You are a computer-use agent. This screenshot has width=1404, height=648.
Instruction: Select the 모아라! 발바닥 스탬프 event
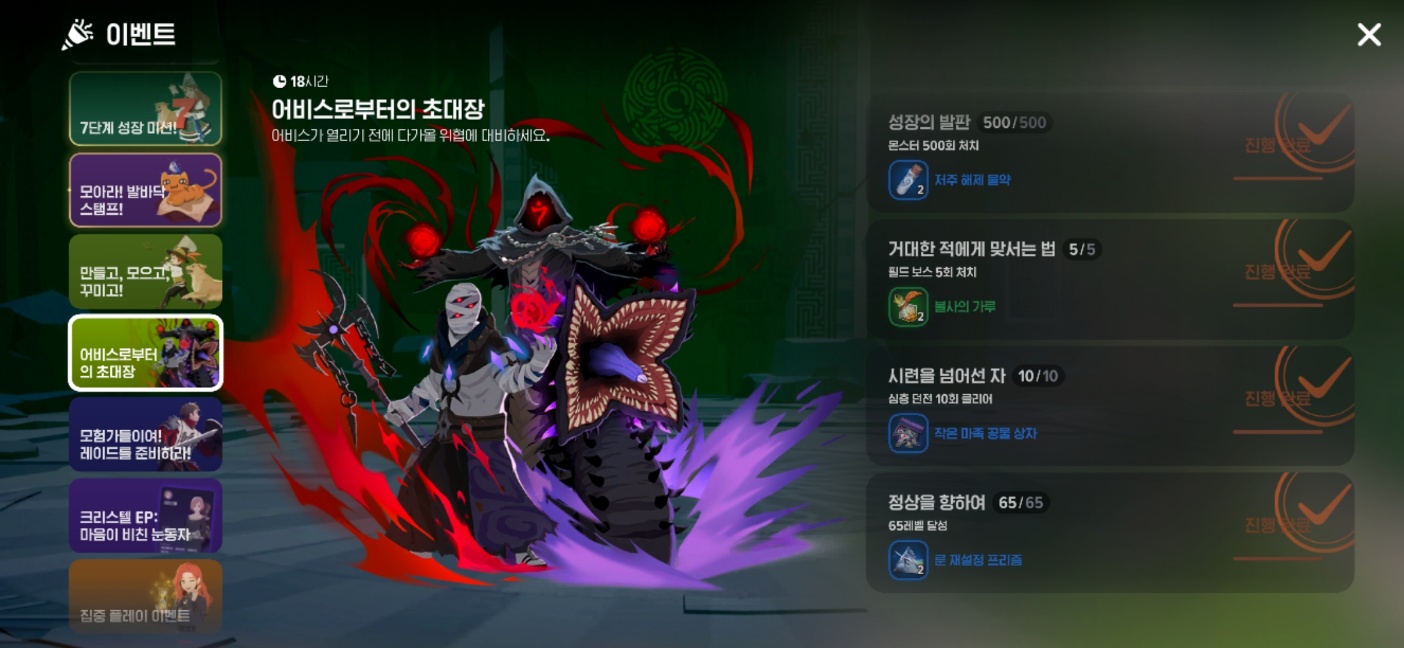145,190
